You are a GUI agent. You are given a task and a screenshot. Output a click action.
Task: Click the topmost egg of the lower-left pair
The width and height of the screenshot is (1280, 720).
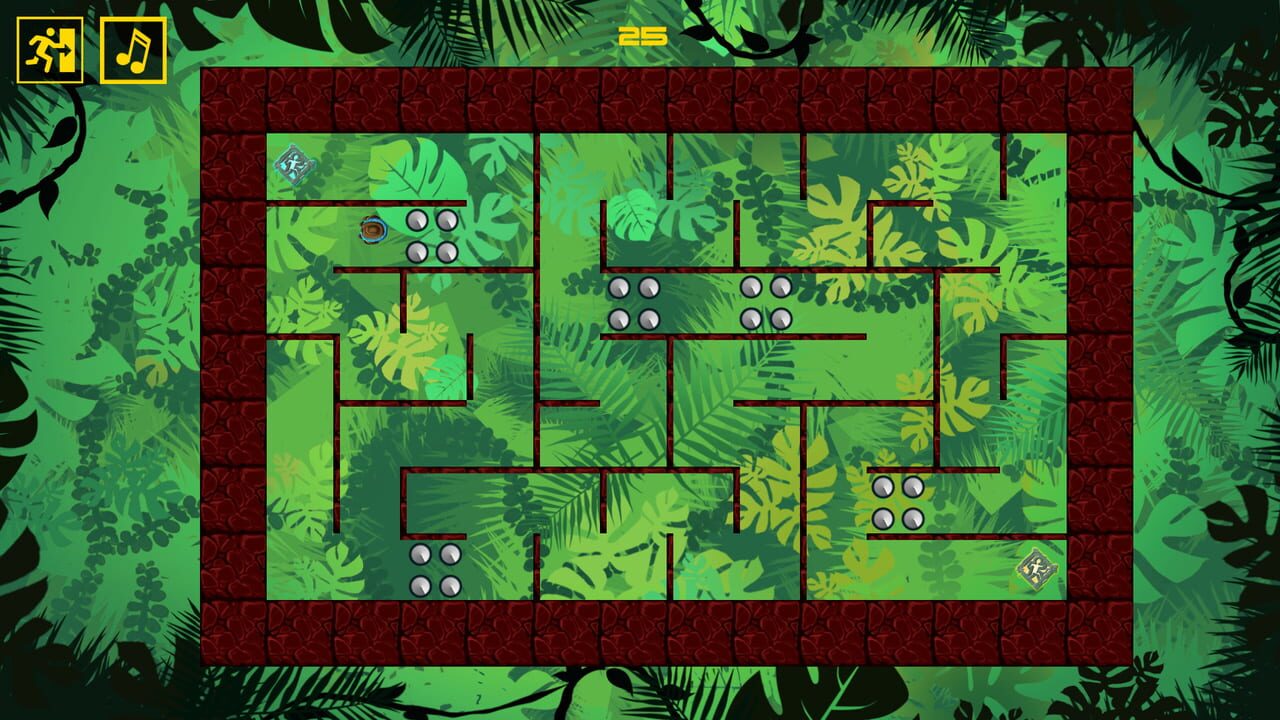(x=419, y=553)
